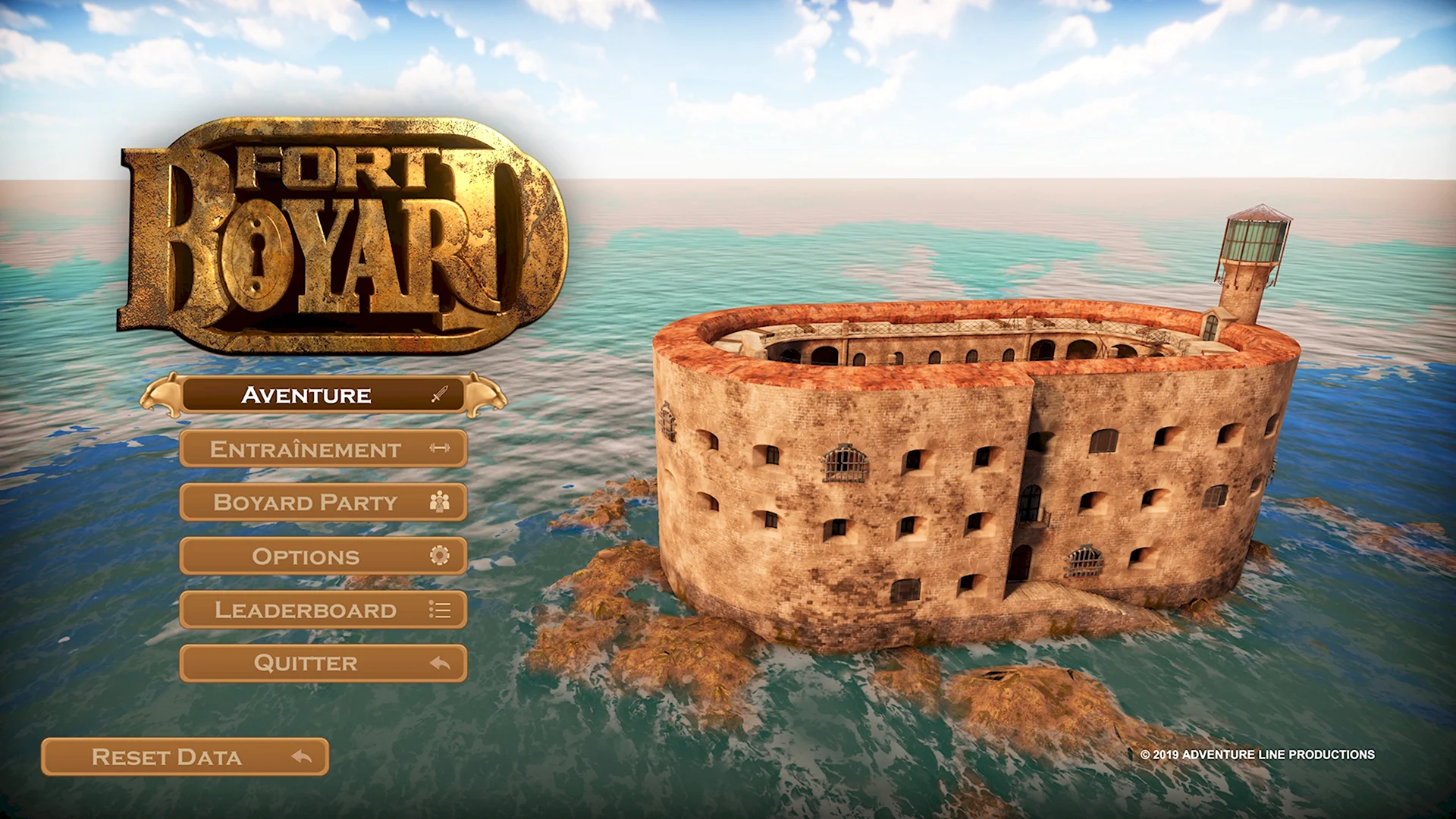Open the Options menu
Screen dimensions: 1456x819
(323, 556)
